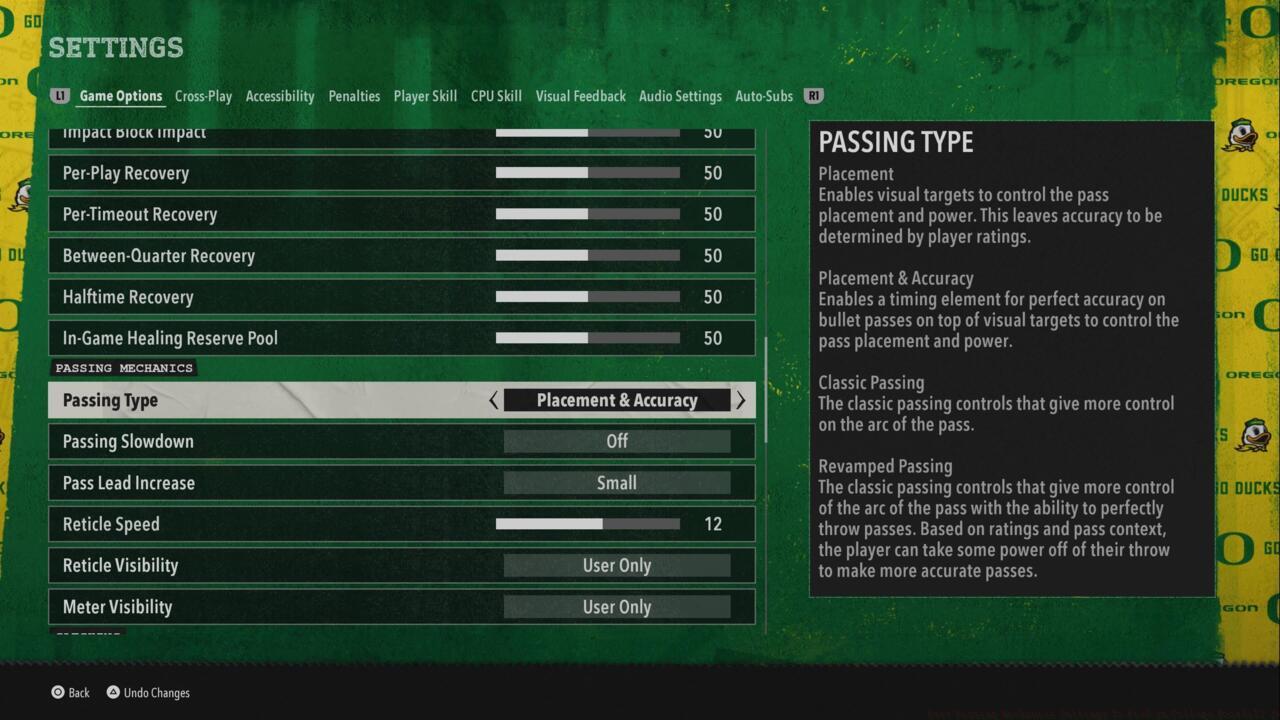Viewport: 1280px width, 720px height.
Task: Open the CPU Skill tab
Action: 496,96
